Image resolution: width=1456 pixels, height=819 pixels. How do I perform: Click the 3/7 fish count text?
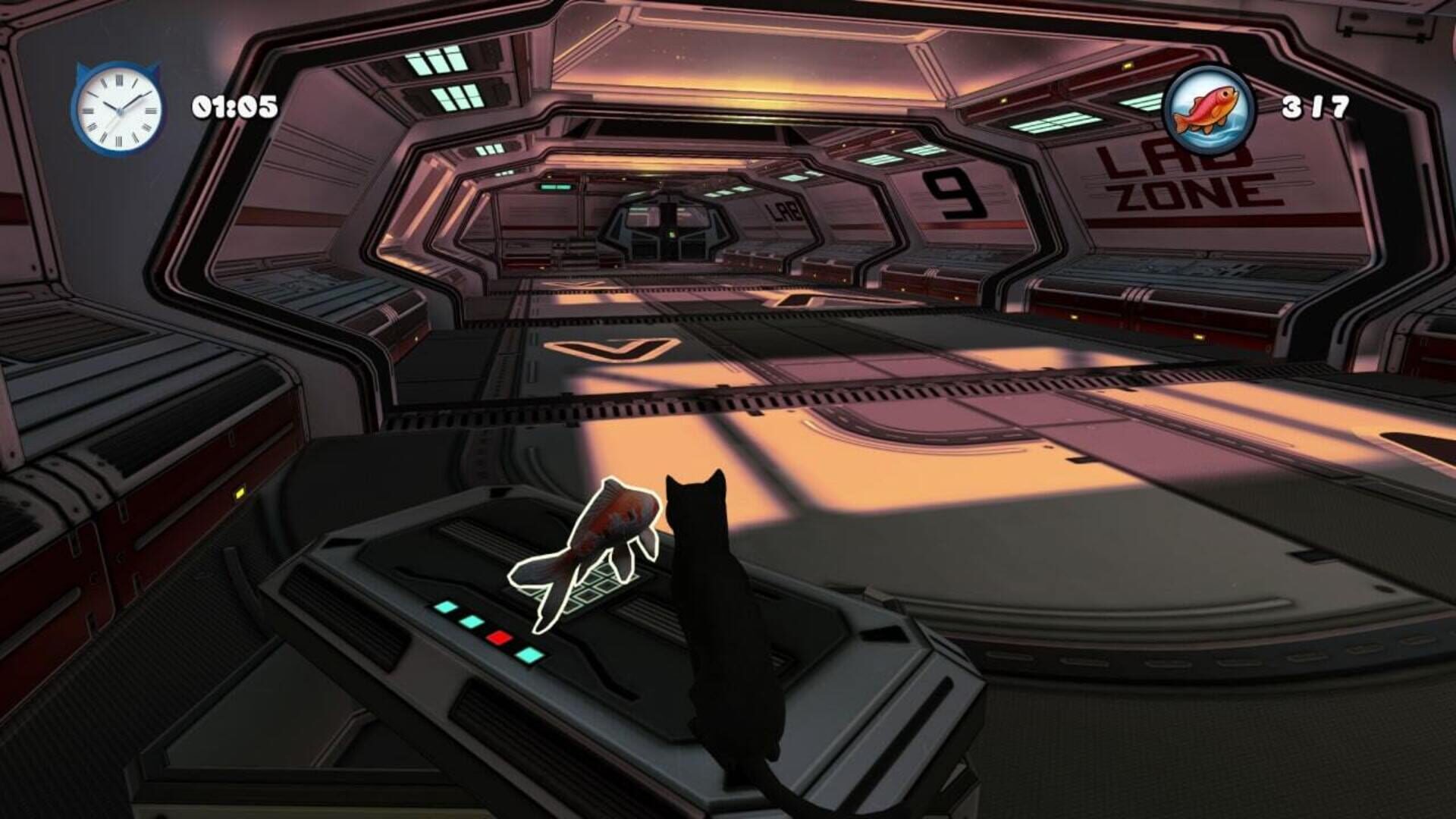(1314, 108)
